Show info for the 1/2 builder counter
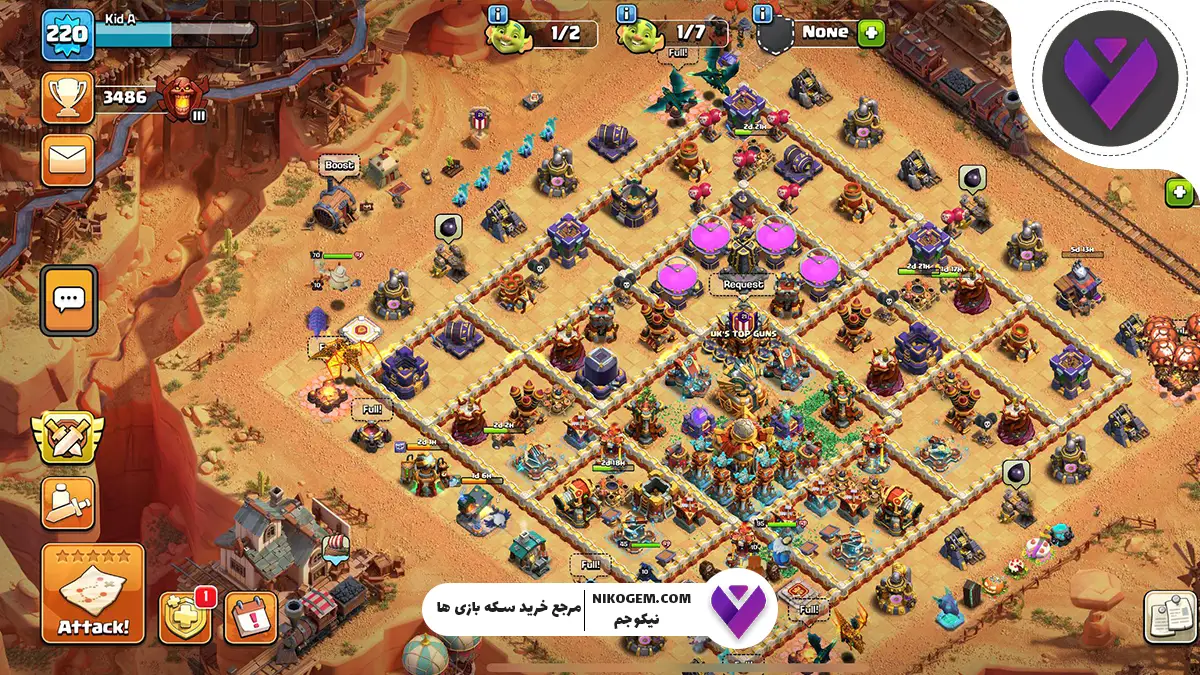The height and width of the screenshot is (675, 1200). pyautogui.click(x=497, y=13)
